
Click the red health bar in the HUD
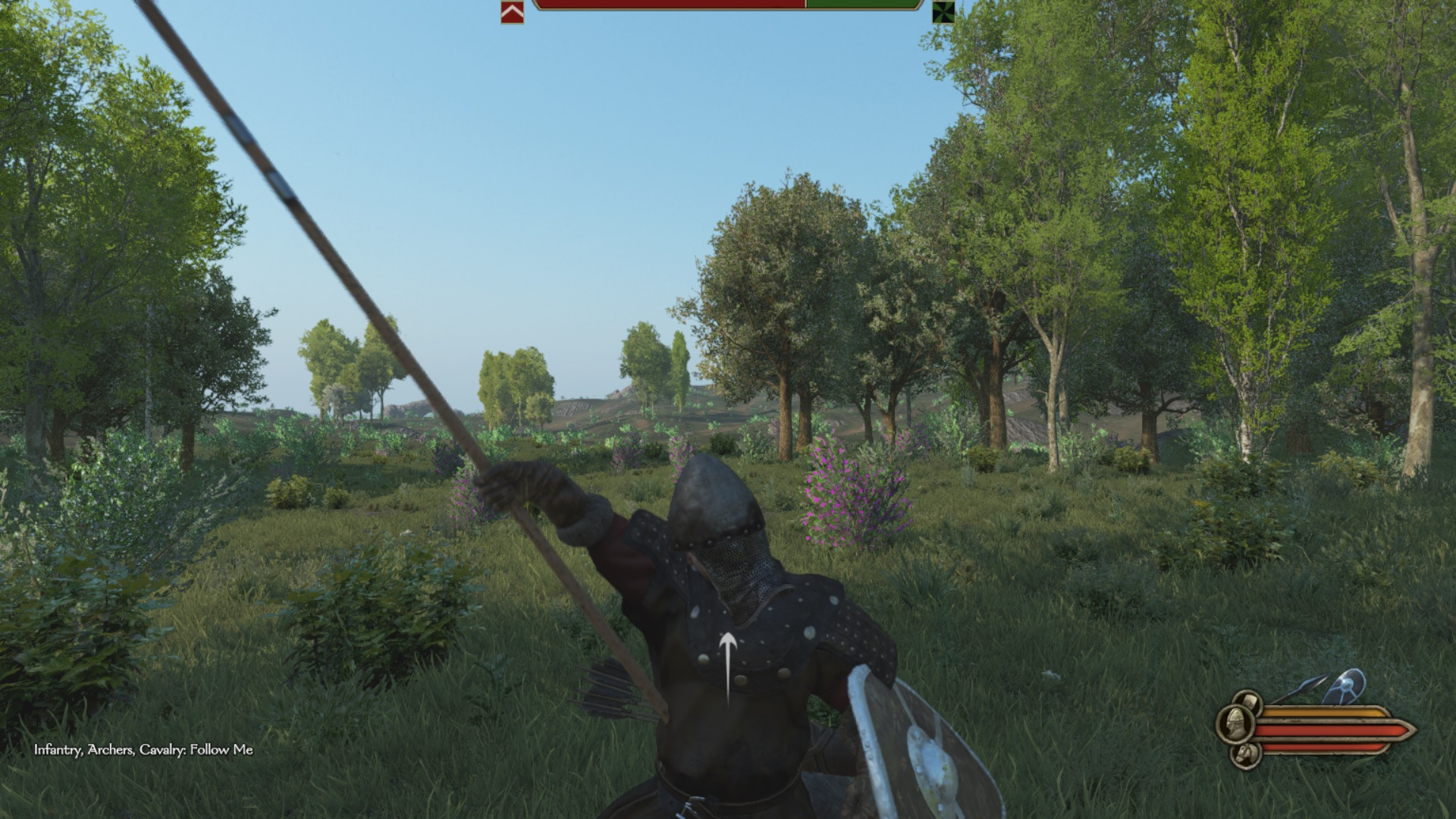(1327, 730)
